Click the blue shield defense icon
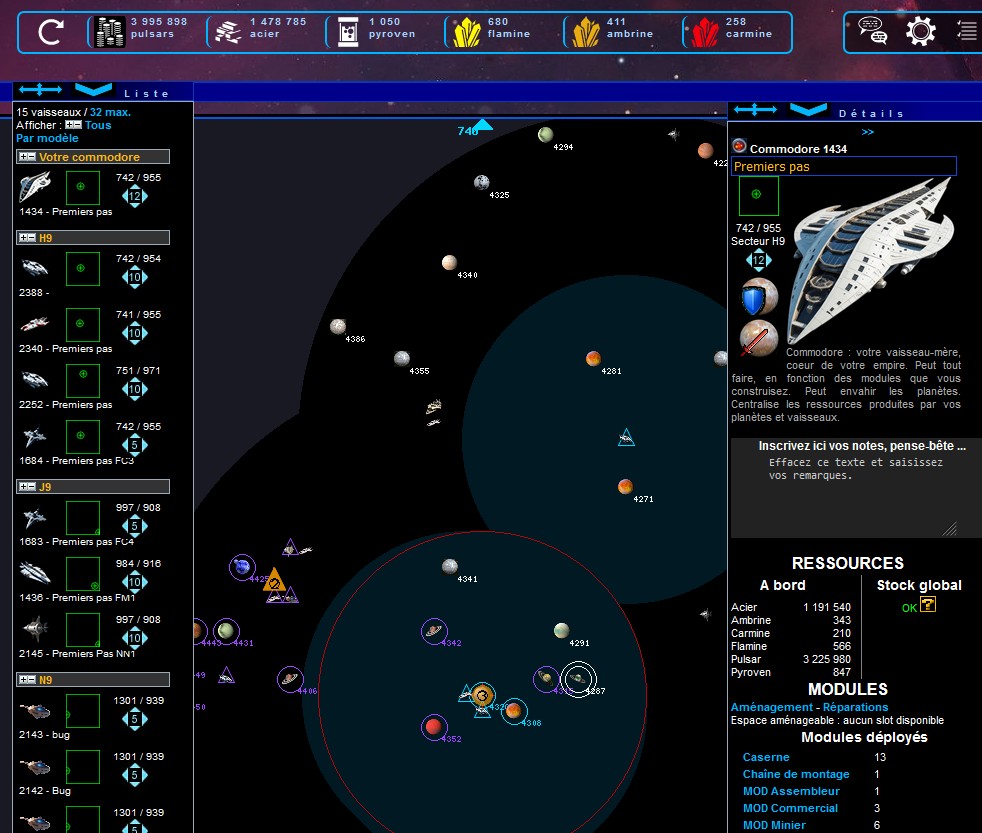This screenshot has height=833, width=982. (x=759, y=298)
